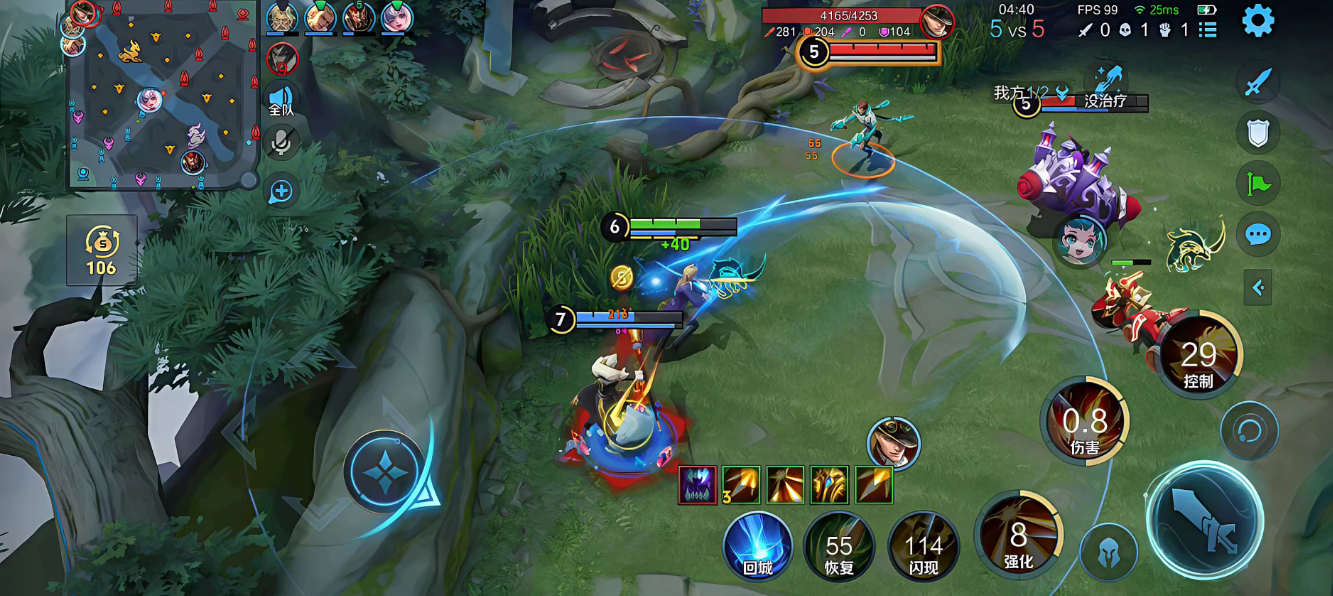Open the quick chat bubble
Viewport: 1333px width, 596px height.
click(1257, 235)
